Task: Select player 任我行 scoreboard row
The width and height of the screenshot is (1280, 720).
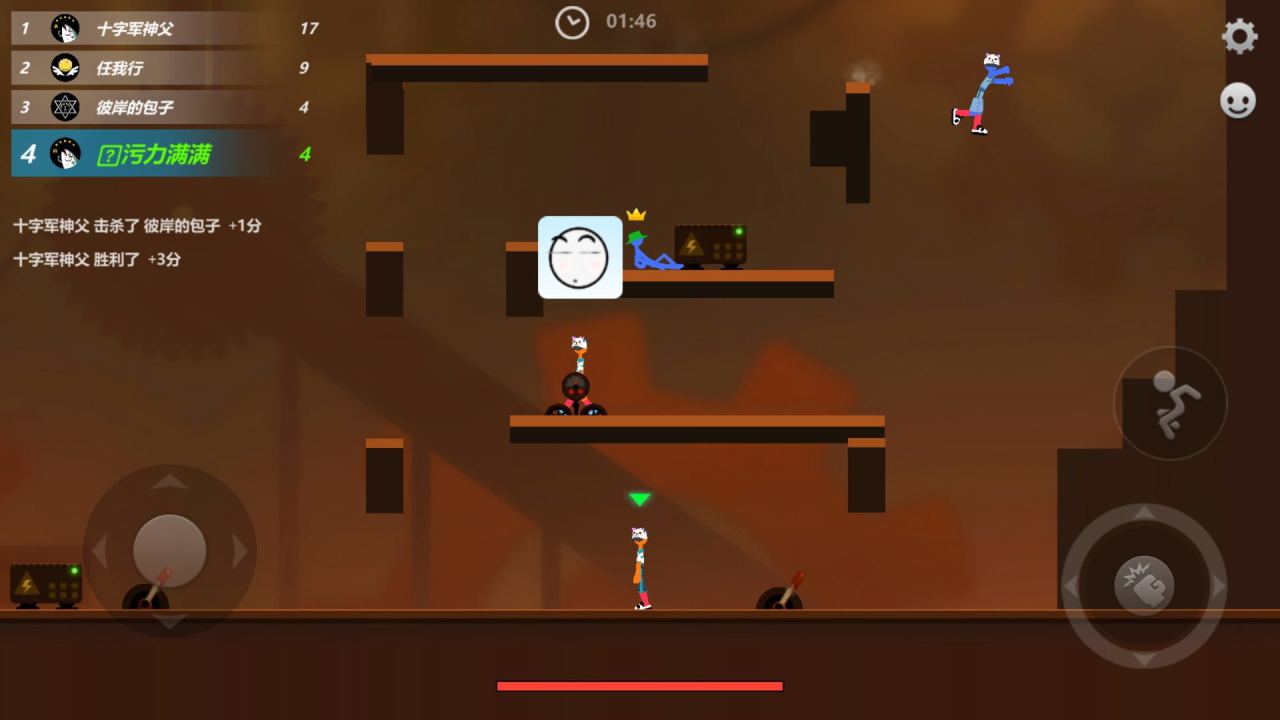Action: click(165, 68)
